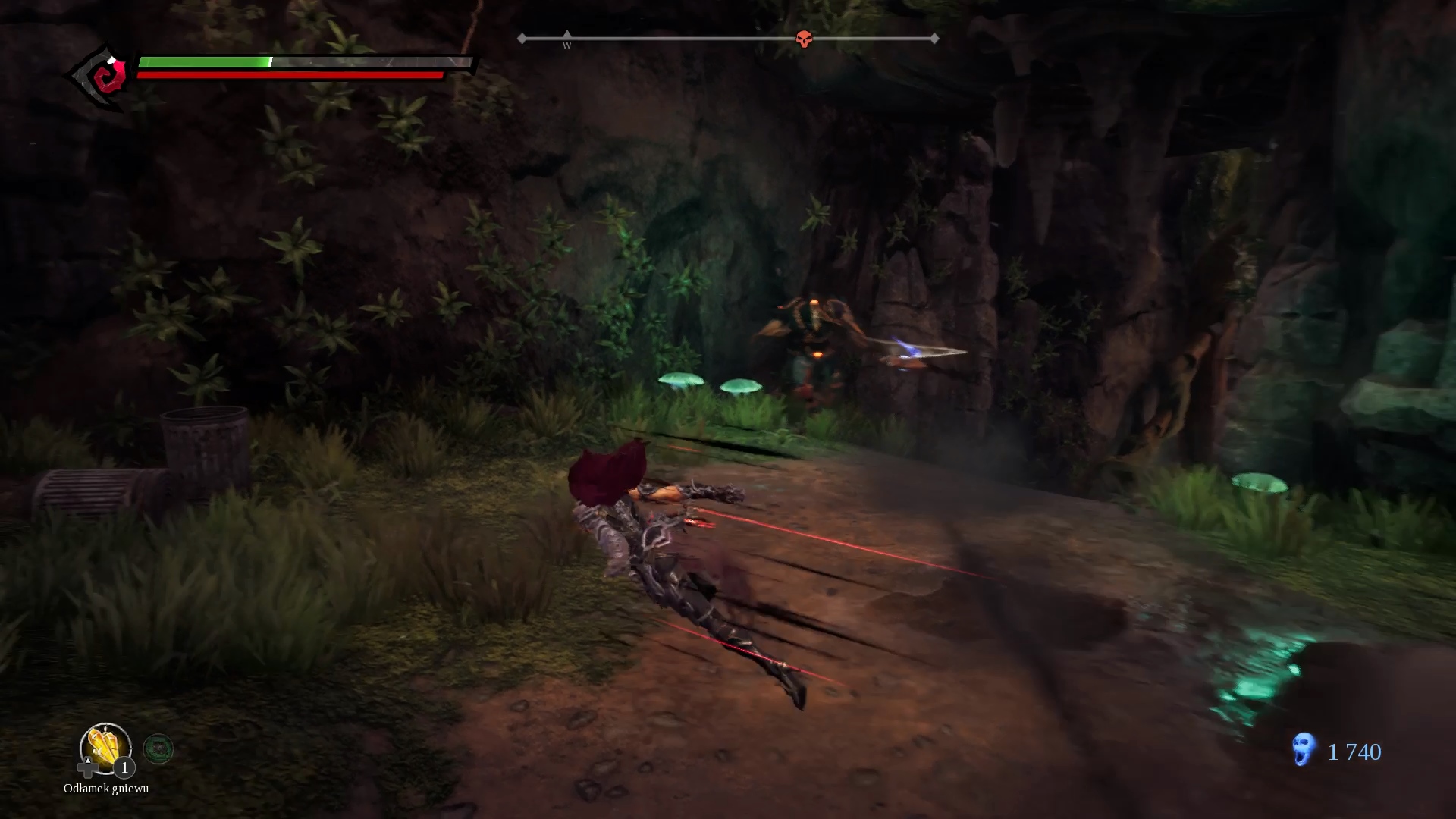1456x819 pixels.
Task: Click the red spiral character emblem
Action: pos(104,76)
